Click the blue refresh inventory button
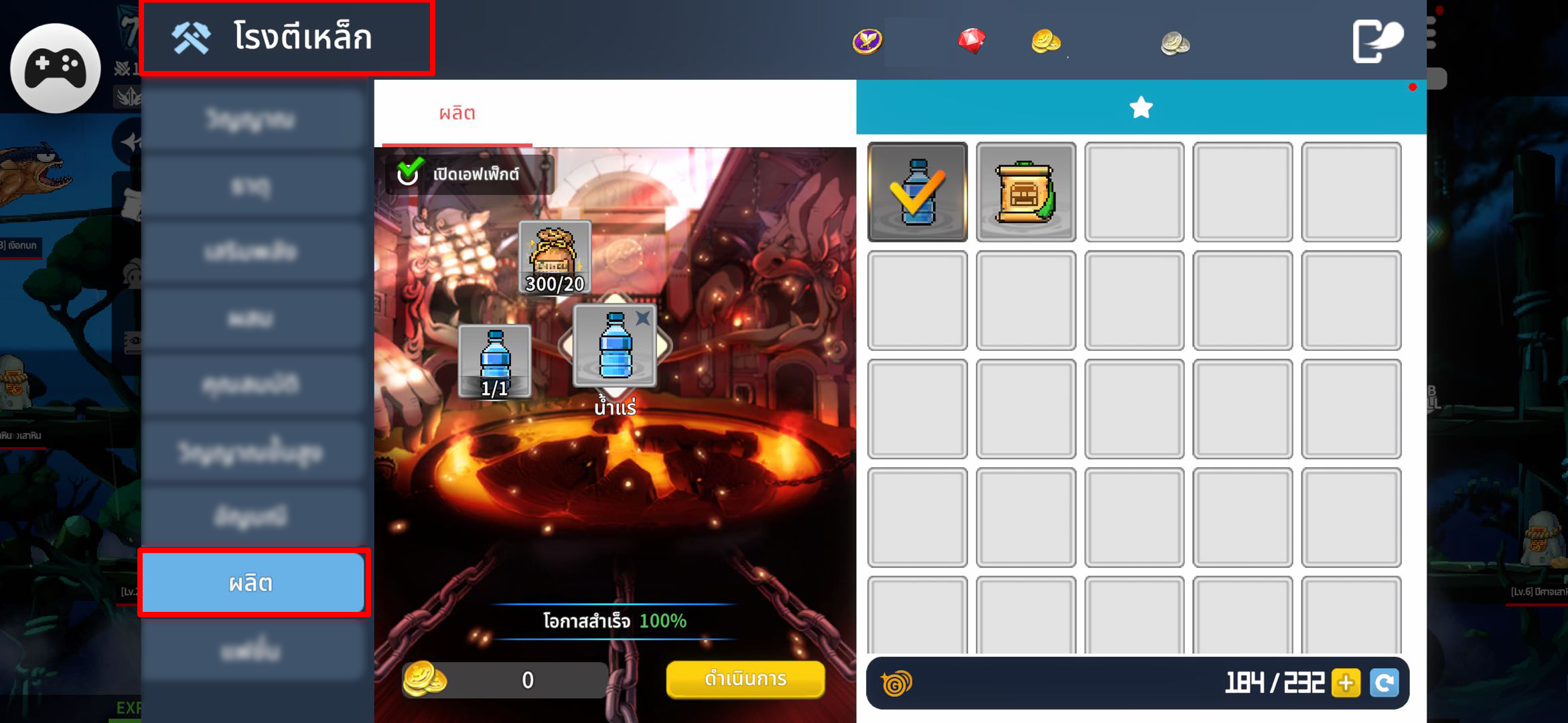The image size is (1568, 723). [1384, 683]
